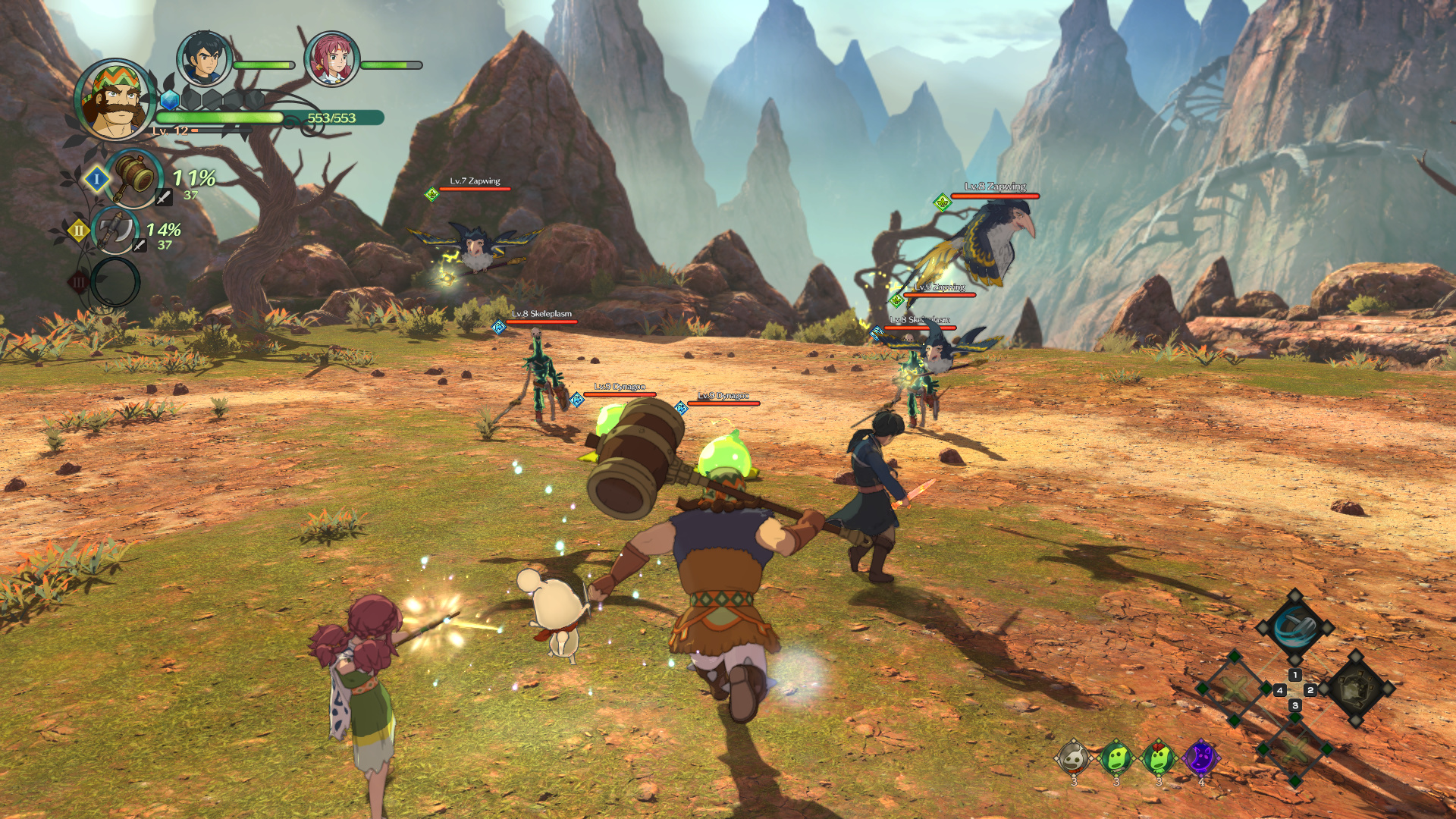Switch to the dark-haired party member portrait
The height and width of the screenshot is (819, 1456).
point(203,58)
